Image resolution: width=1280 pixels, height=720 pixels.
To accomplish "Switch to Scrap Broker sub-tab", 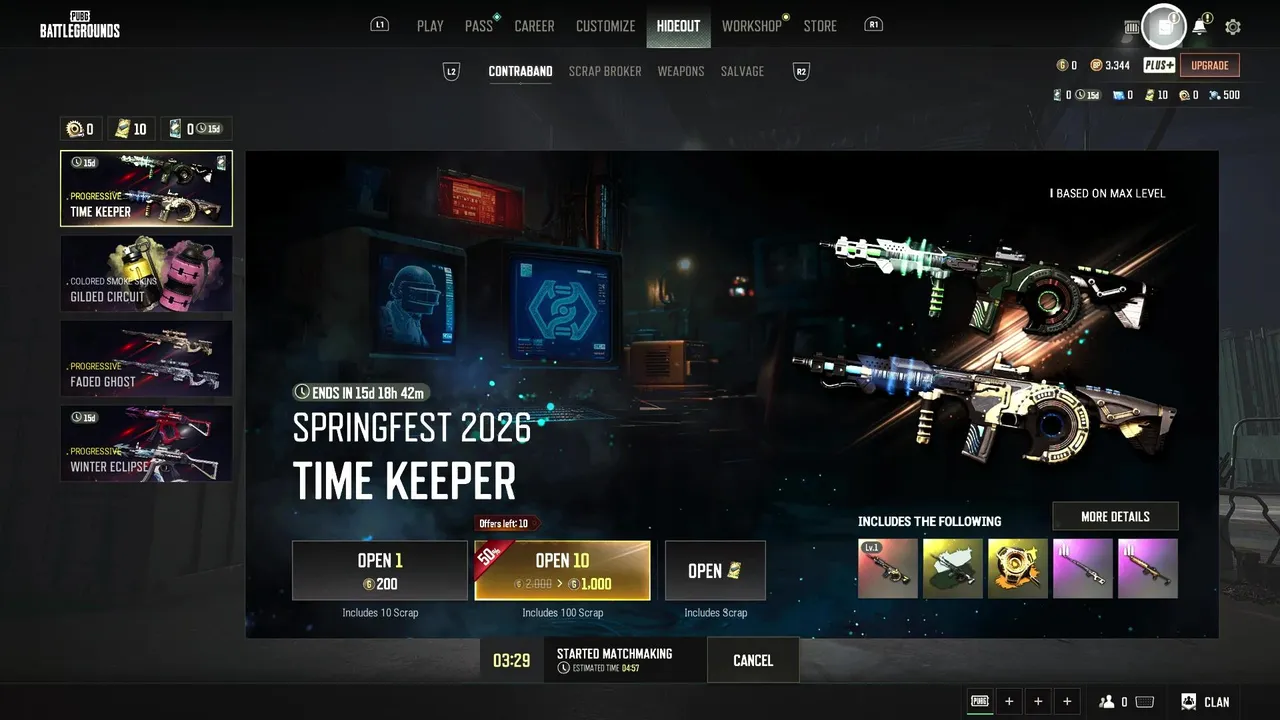I will (605, 71).
